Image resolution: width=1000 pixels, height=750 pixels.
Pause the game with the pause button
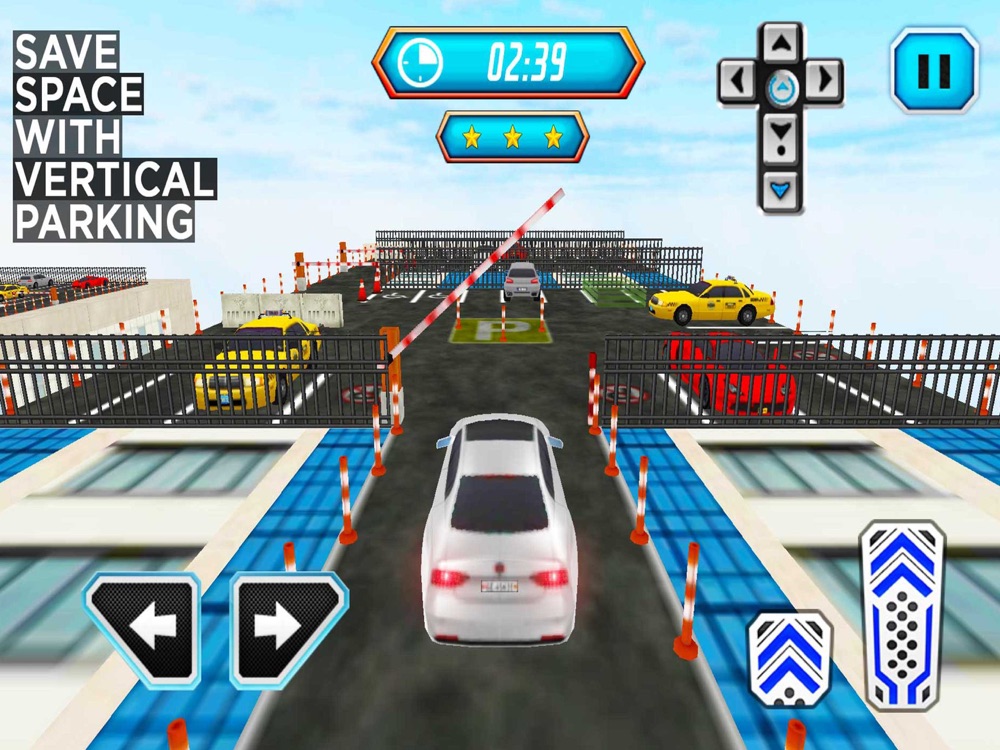tap(934, 70)
